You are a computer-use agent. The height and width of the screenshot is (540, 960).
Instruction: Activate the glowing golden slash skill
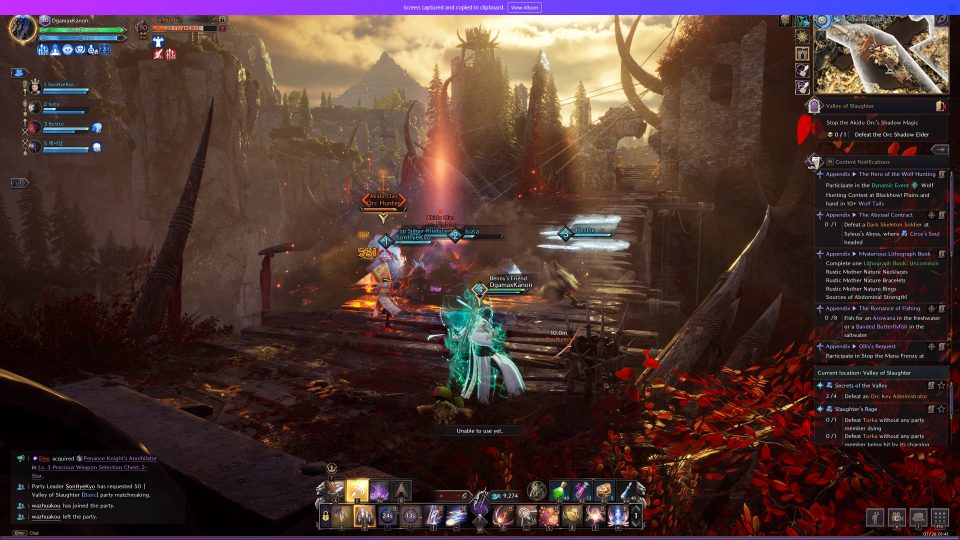358,490
